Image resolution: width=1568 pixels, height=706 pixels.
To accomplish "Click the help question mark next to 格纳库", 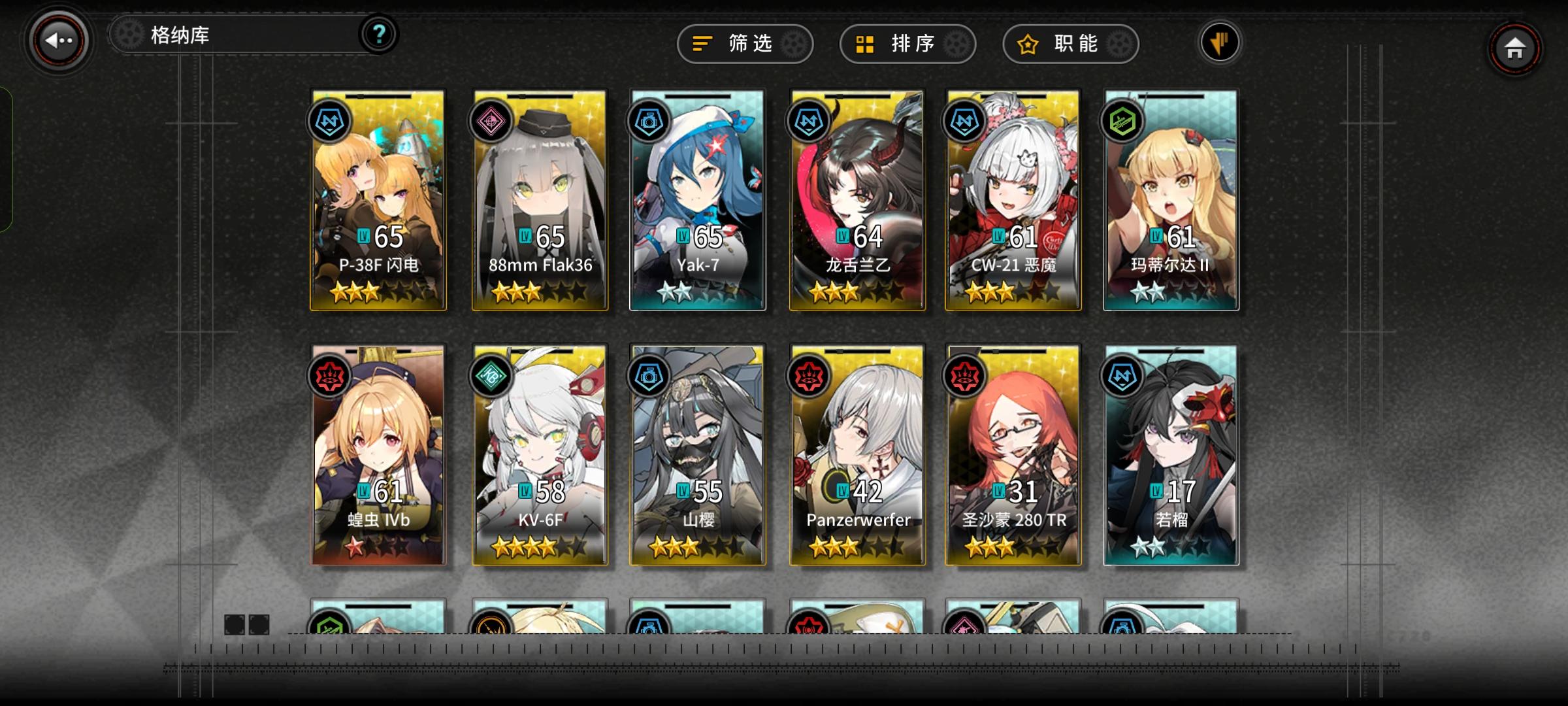I will [x=380, y=33].
